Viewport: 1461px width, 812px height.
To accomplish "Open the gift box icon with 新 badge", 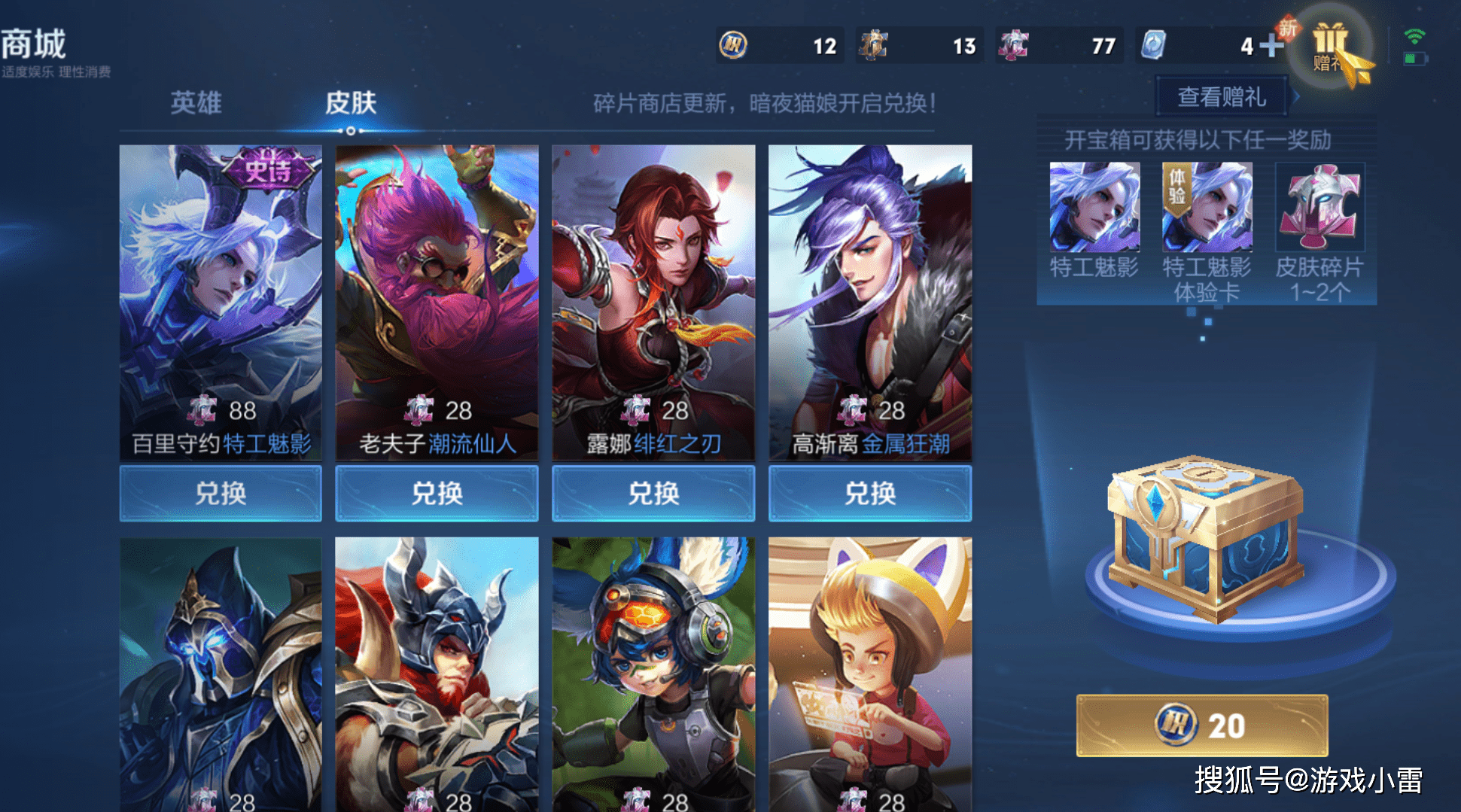I will 1330,47.
